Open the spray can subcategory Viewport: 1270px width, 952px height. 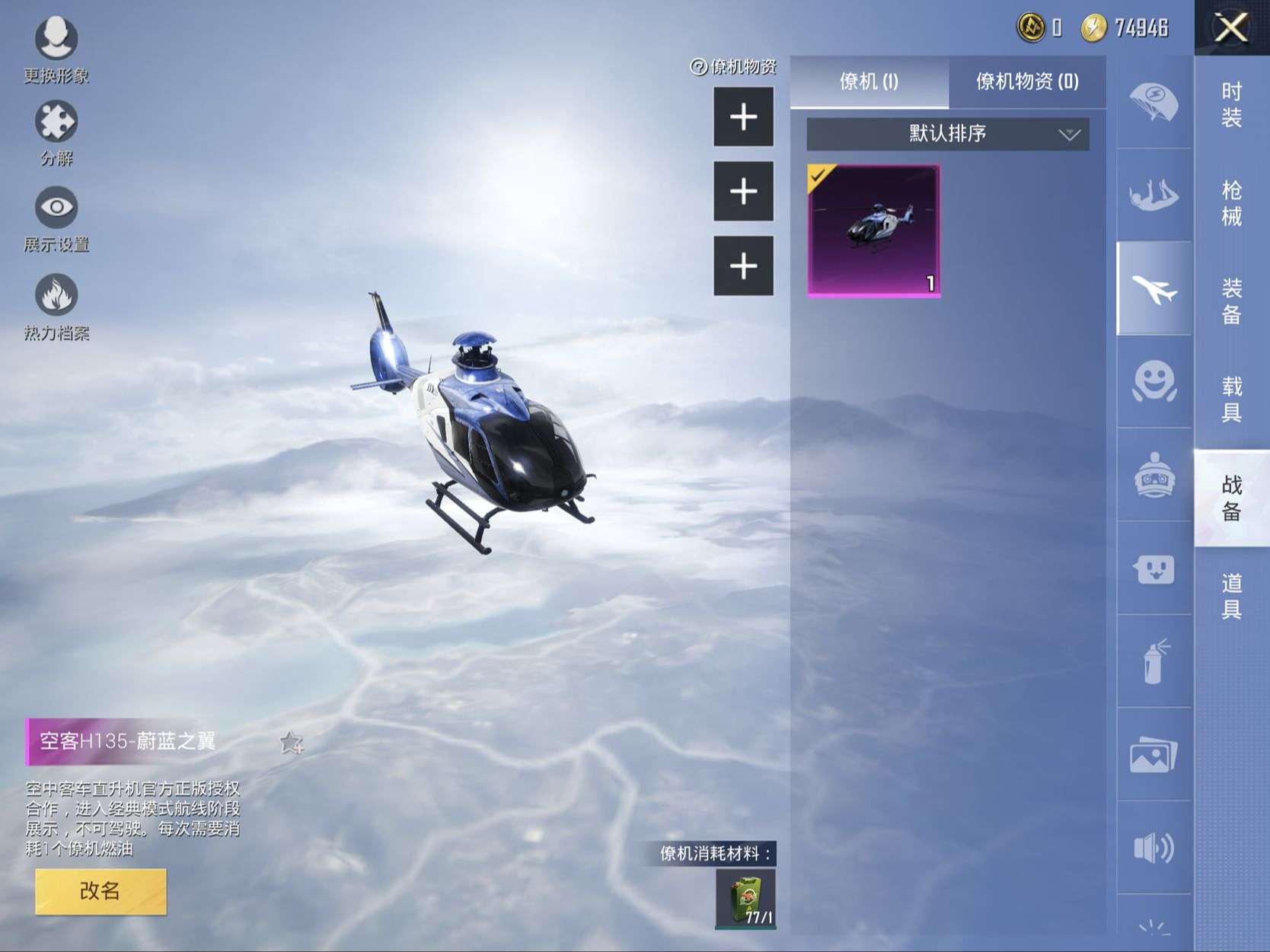(x=1154, y=661)
